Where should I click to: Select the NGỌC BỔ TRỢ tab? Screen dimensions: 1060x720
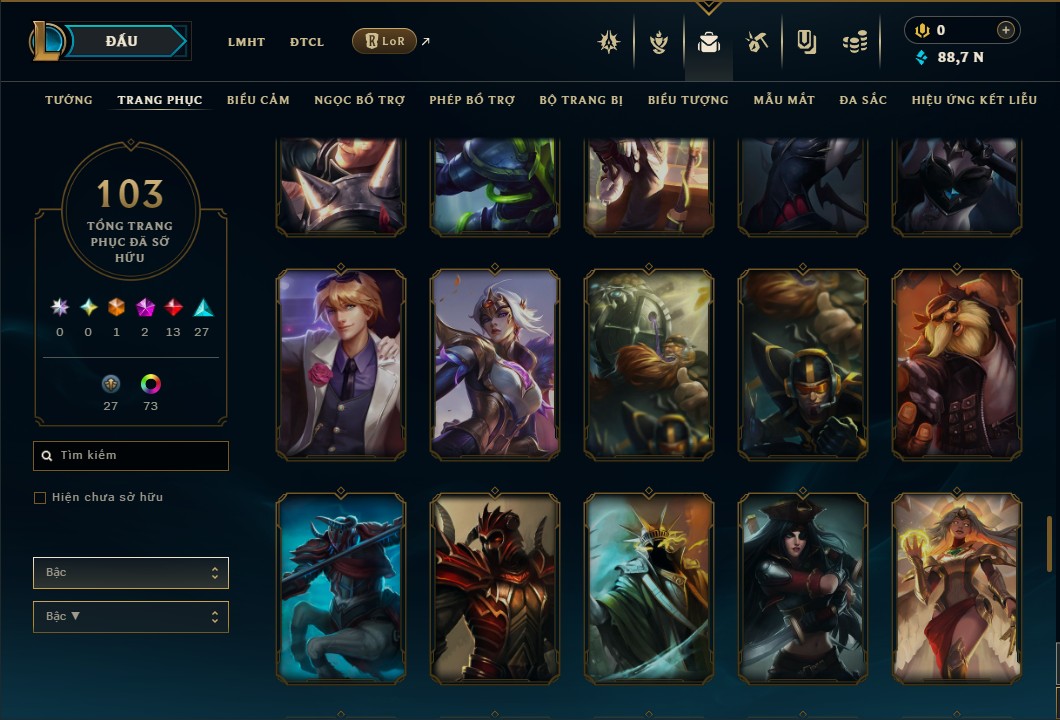(x=359, y=100)
